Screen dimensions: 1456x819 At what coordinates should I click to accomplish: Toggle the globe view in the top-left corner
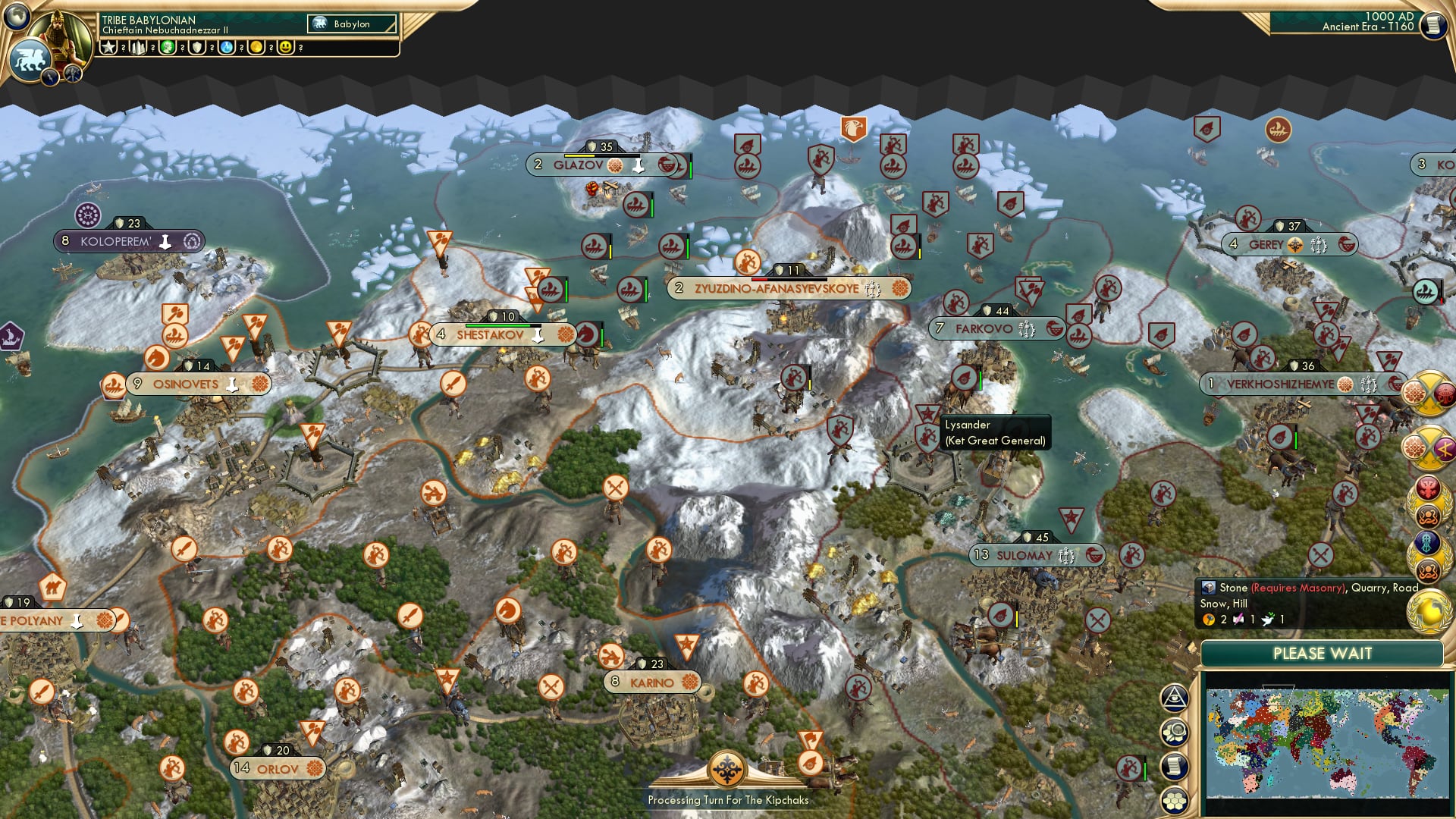[x=16, y=18]
